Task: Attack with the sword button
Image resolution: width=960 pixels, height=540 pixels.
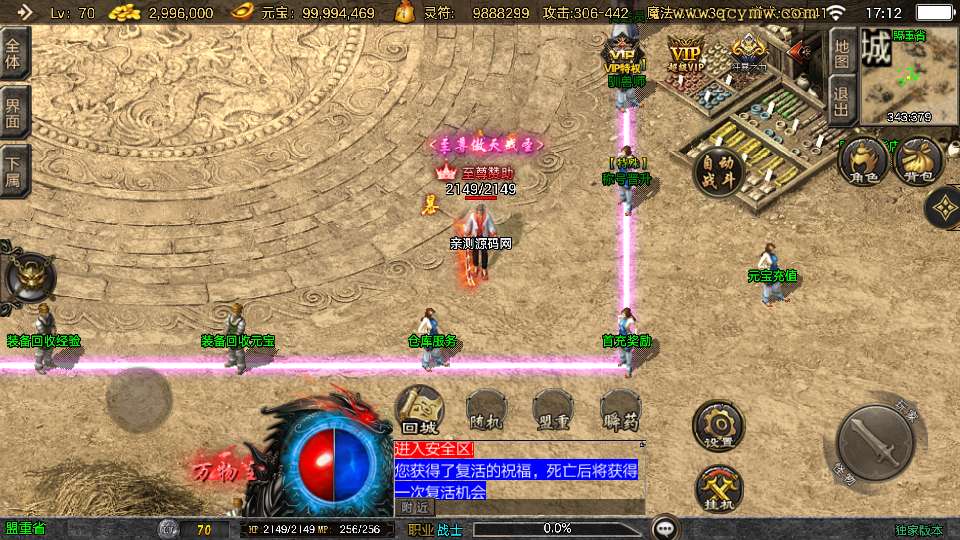Action: click(874, 441)
